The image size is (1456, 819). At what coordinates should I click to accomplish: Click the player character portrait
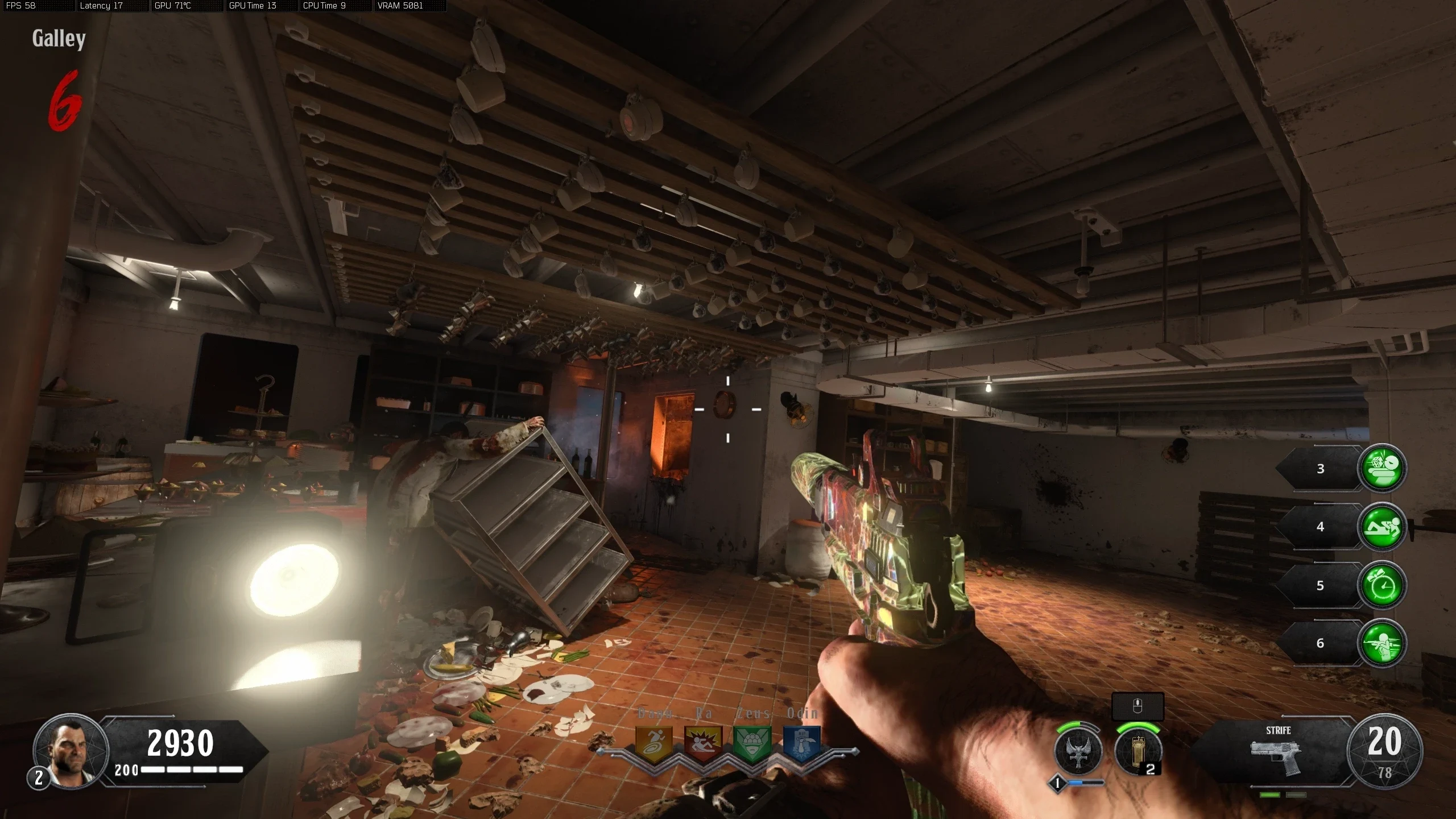click(x=71, y=751)
